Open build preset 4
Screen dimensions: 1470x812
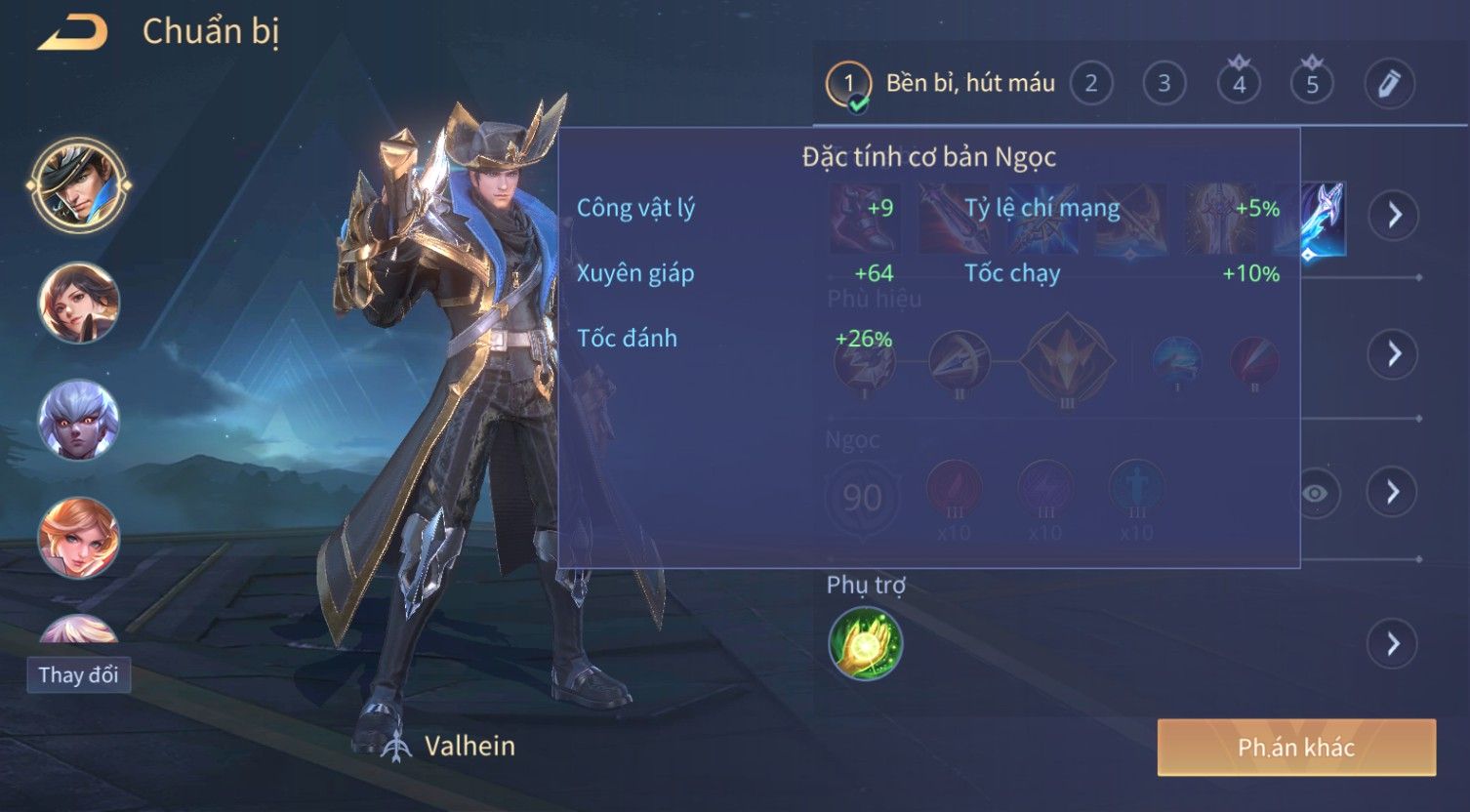1239,84
